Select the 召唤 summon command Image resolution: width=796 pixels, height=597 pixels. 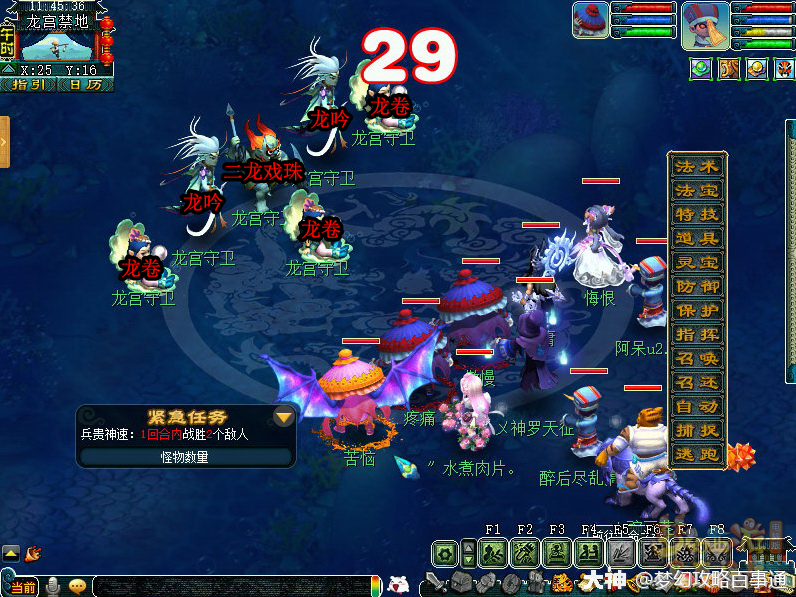coord(697,358)
